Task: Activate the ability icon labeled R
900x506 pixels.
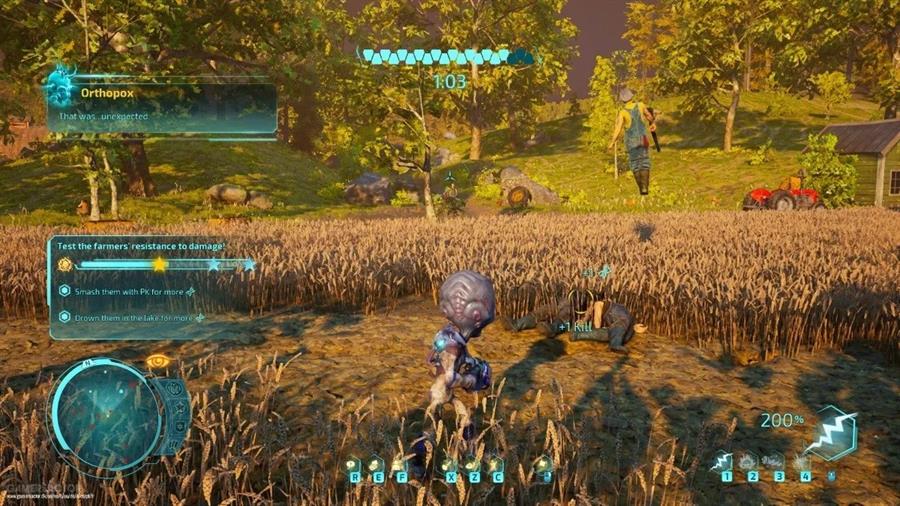Action: [x=353, y=465]
